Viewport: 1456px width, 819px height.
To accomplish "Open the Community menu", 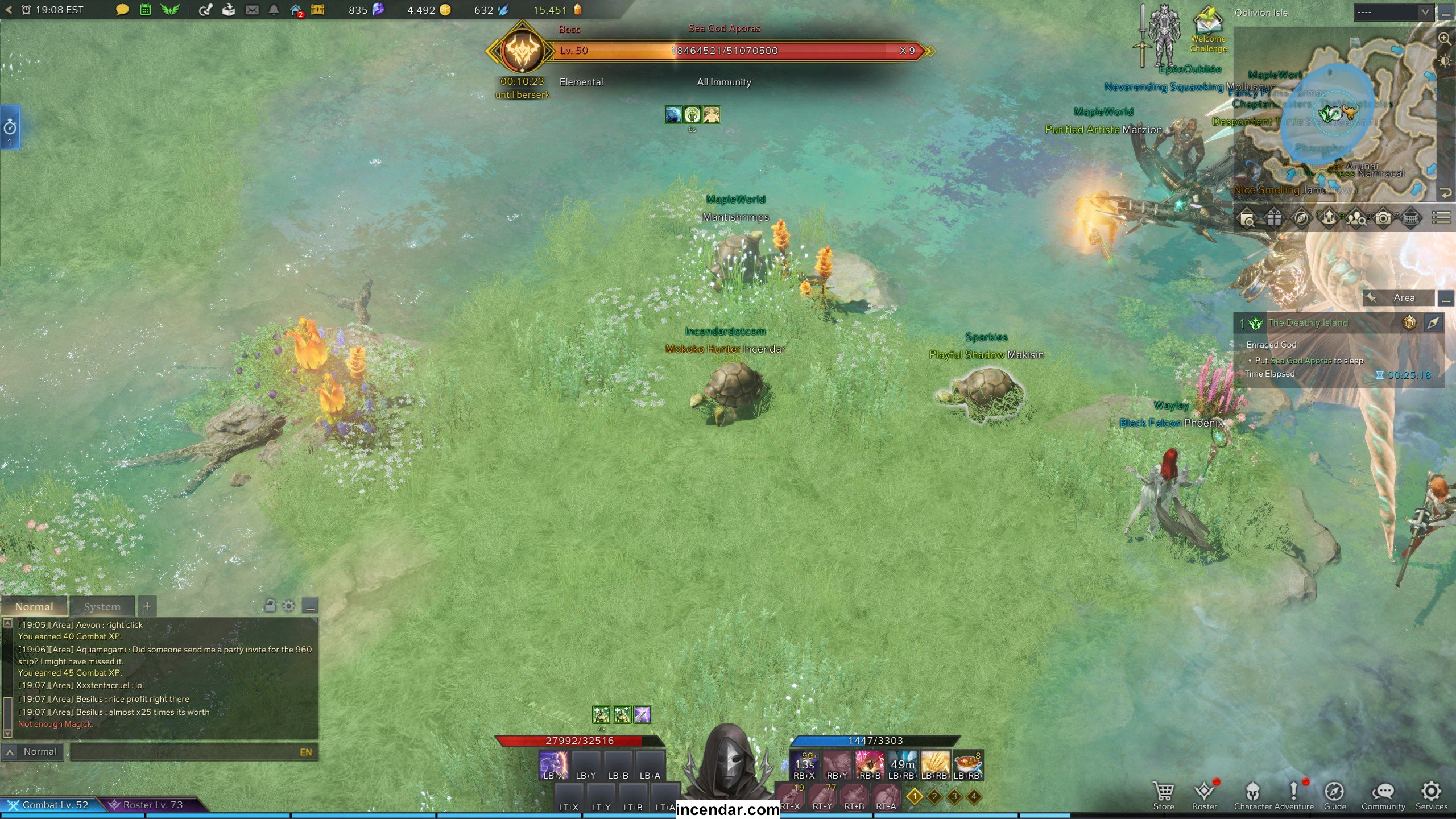I will point(1383,794).
